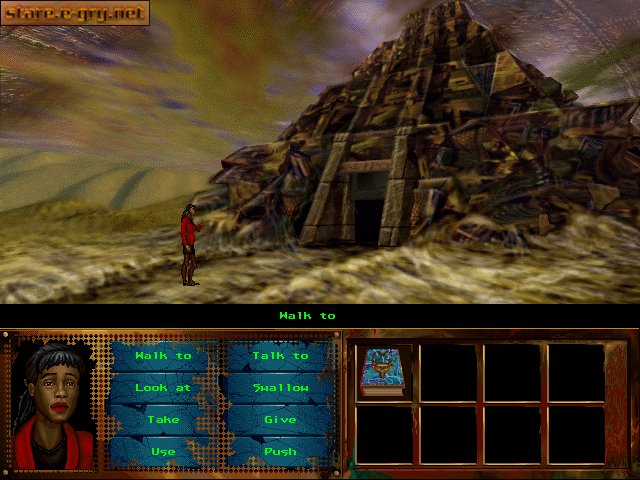Choose the "Look at" verb
Screen dimensions: 640x480
[x=163, y=388]
